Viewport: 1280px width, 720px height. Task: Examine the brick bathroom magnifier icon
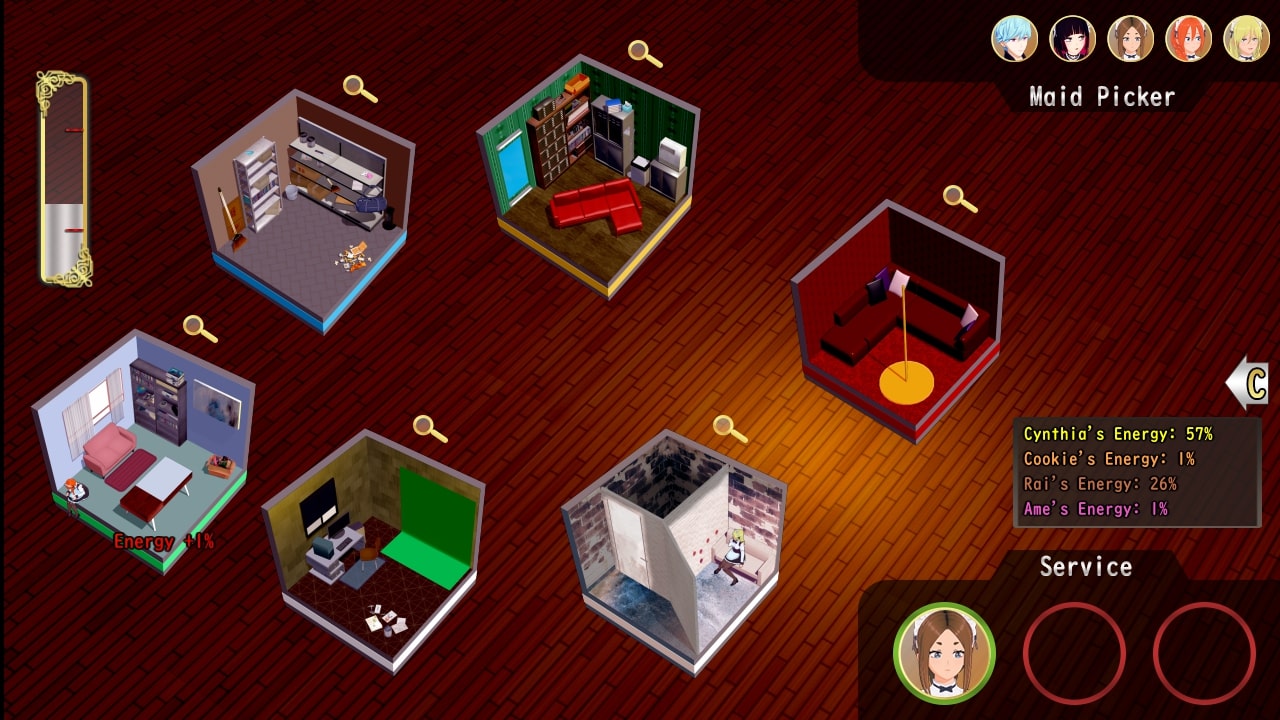[x=729, y=428]
